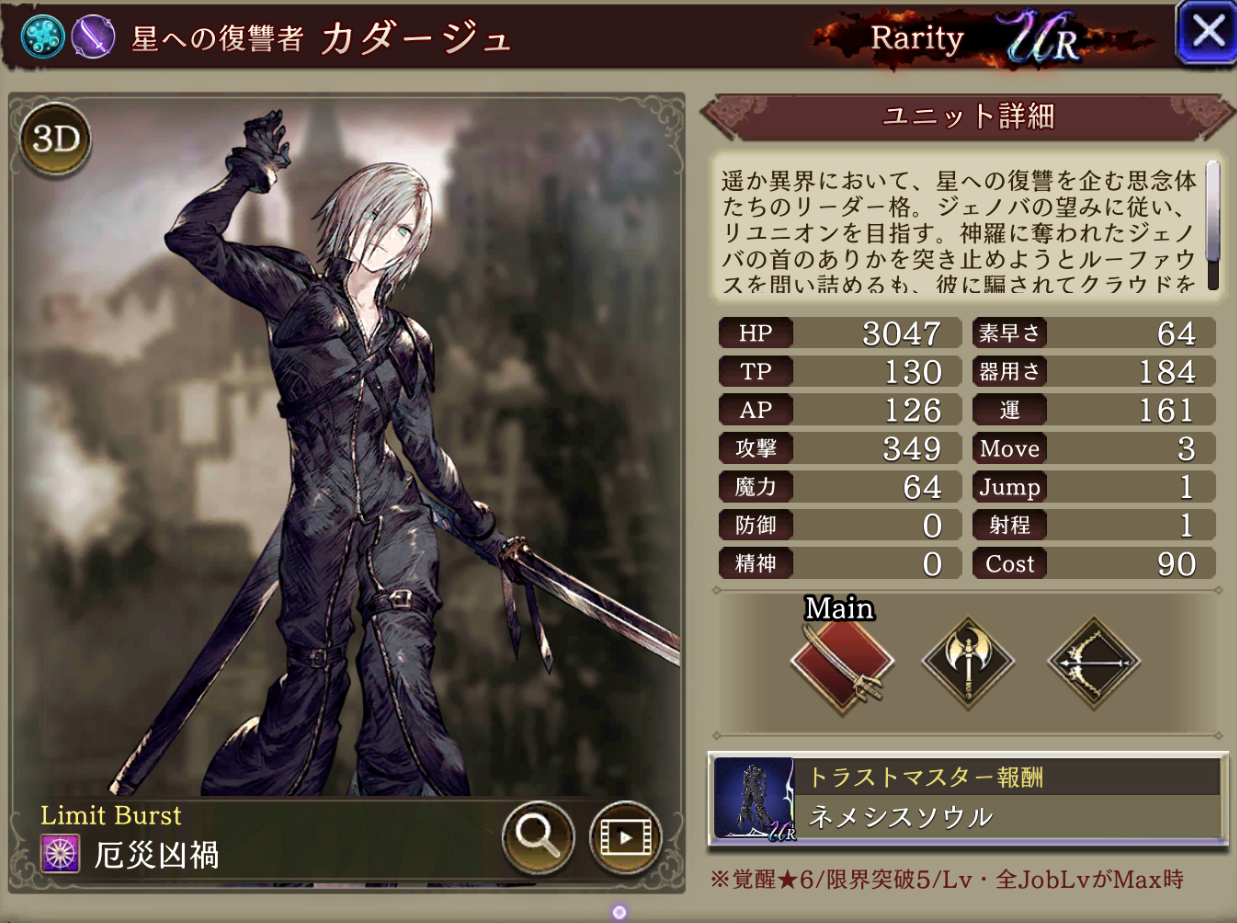The image size is (1237, 923).
Task: Tap the 厄災凶禍 Limit Burst skill icon
Action: click(x=59, y=854)
